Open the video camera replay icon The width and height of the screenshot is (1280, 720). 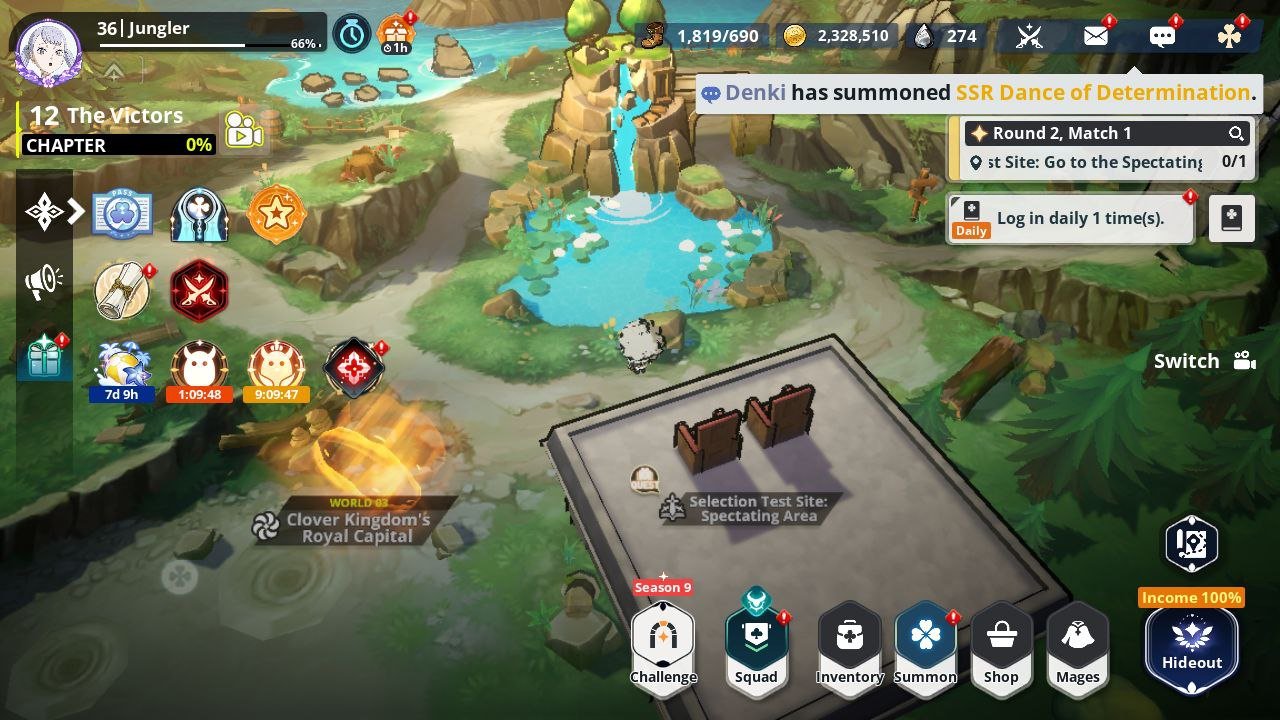click(x=243, y=131)
